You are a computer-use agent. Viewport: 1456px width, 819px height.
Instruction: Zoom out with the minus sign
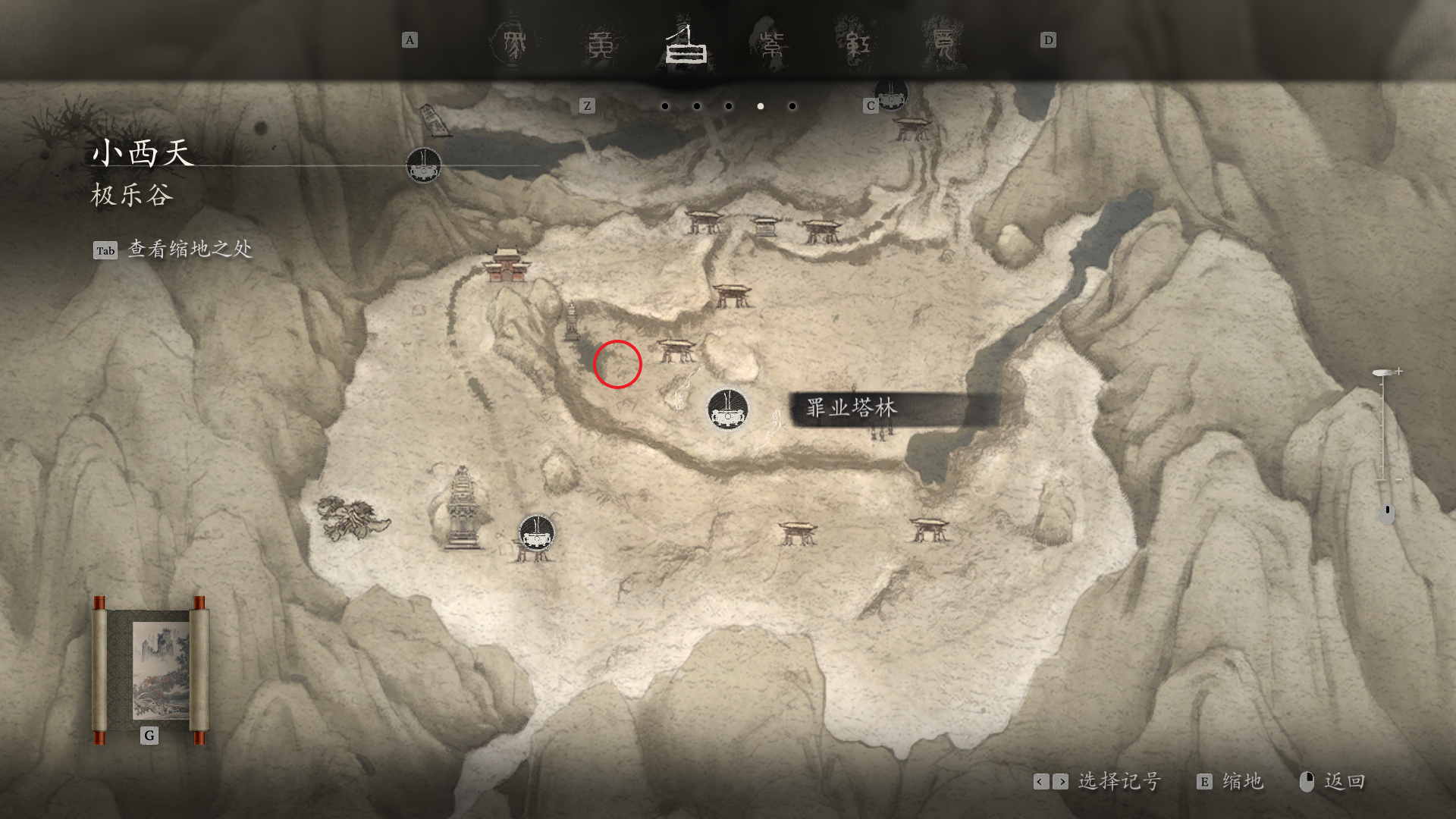1399,480
